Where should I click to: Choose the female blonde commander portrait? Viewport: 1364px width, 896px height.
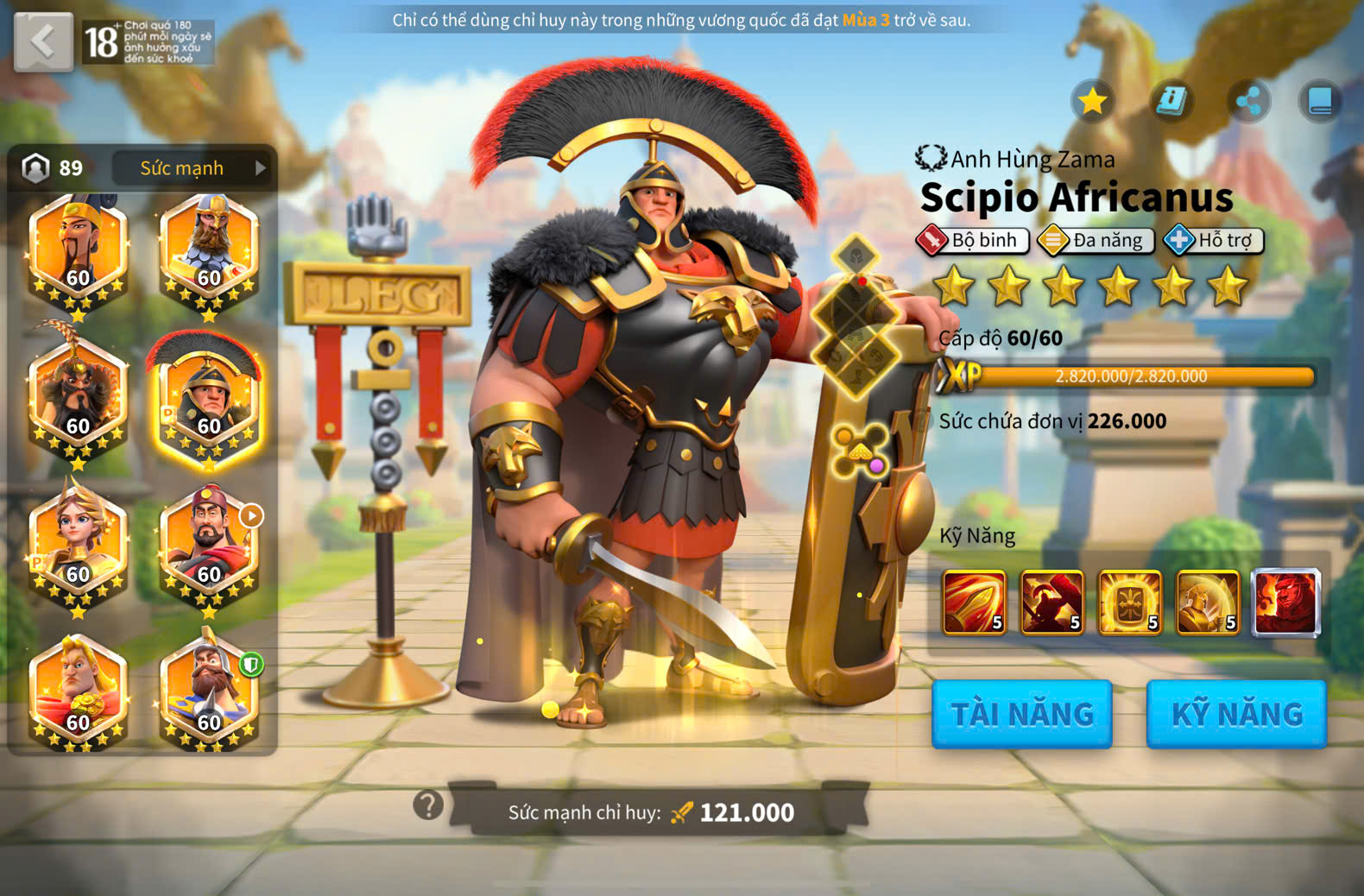click(x=78, y=546)
